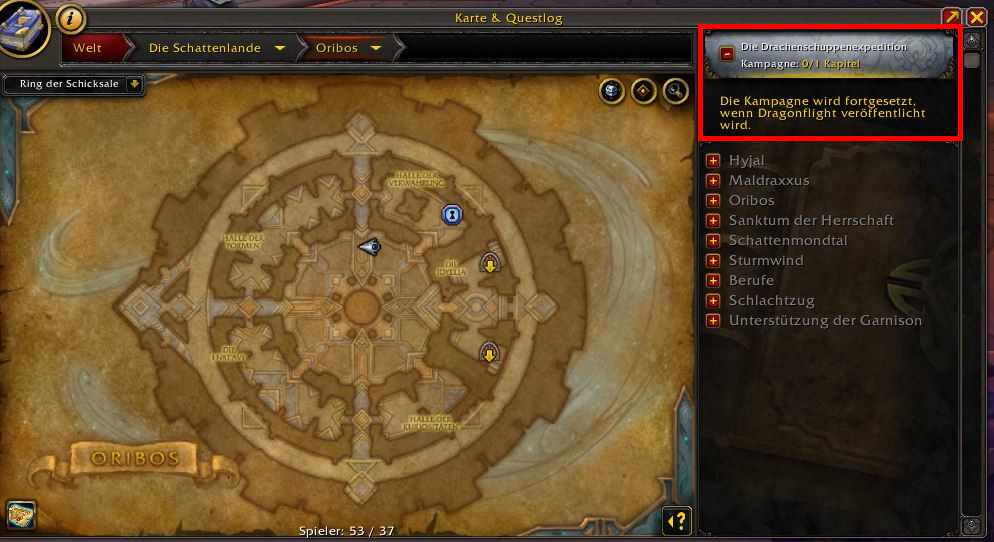Image resolution: width=994 pixels, height=542 pixels.
Task: Expand the Hyjal quest category
Action: [x=713, y=161]
